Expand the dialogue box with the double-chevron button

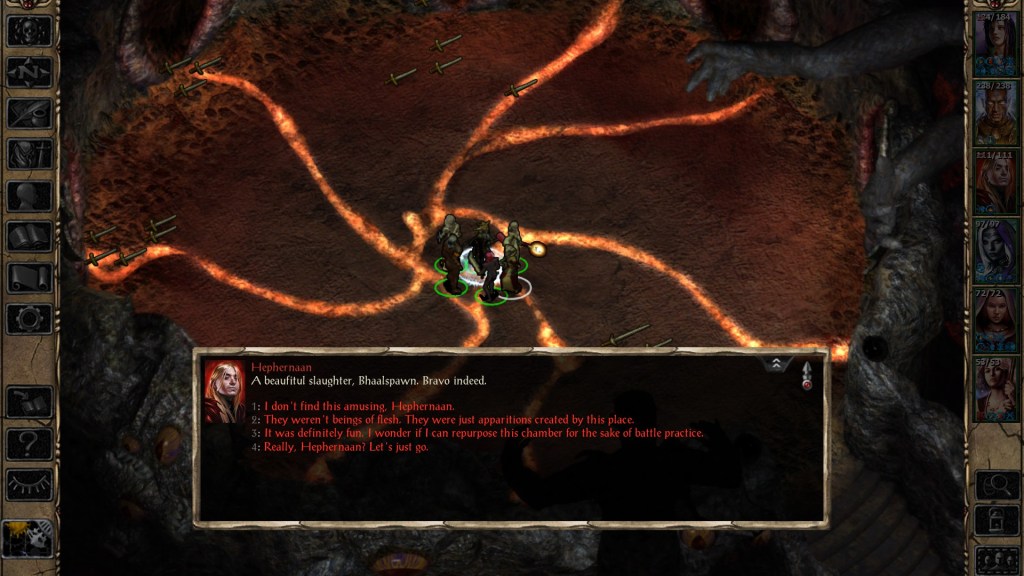tap(776, 364)
